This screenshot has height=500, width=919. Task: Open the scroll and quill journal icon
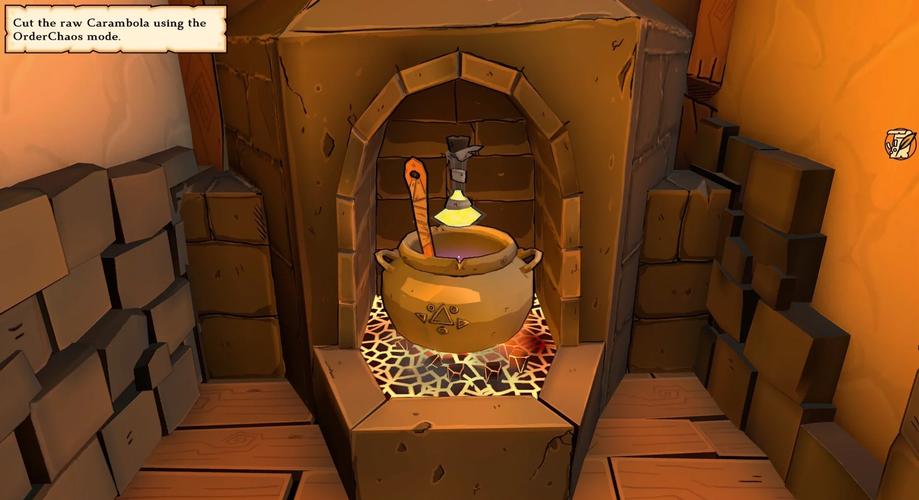pos(900,144)
